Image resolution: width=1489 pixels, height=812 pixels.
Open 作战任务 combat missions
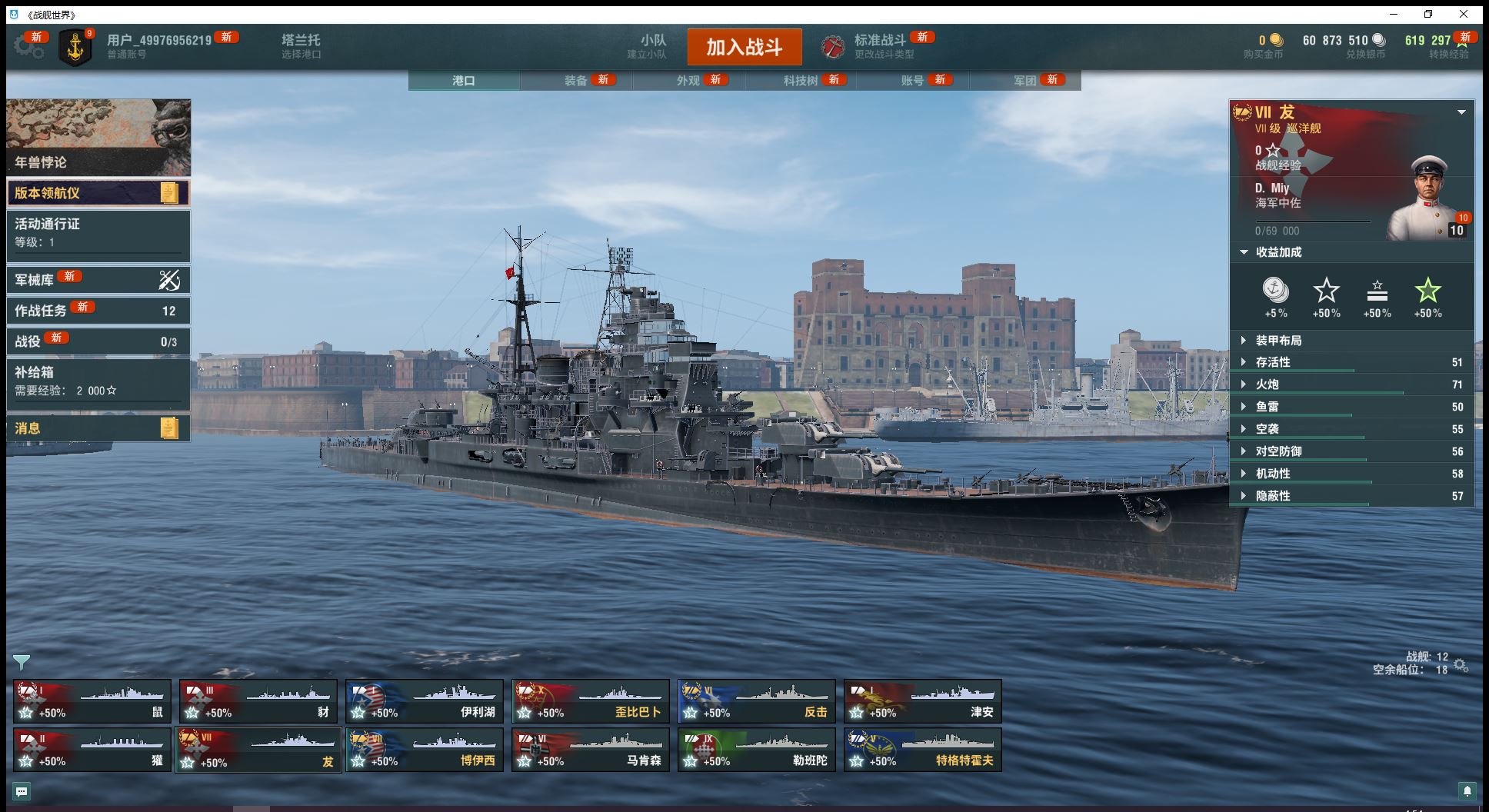point(98,311)
